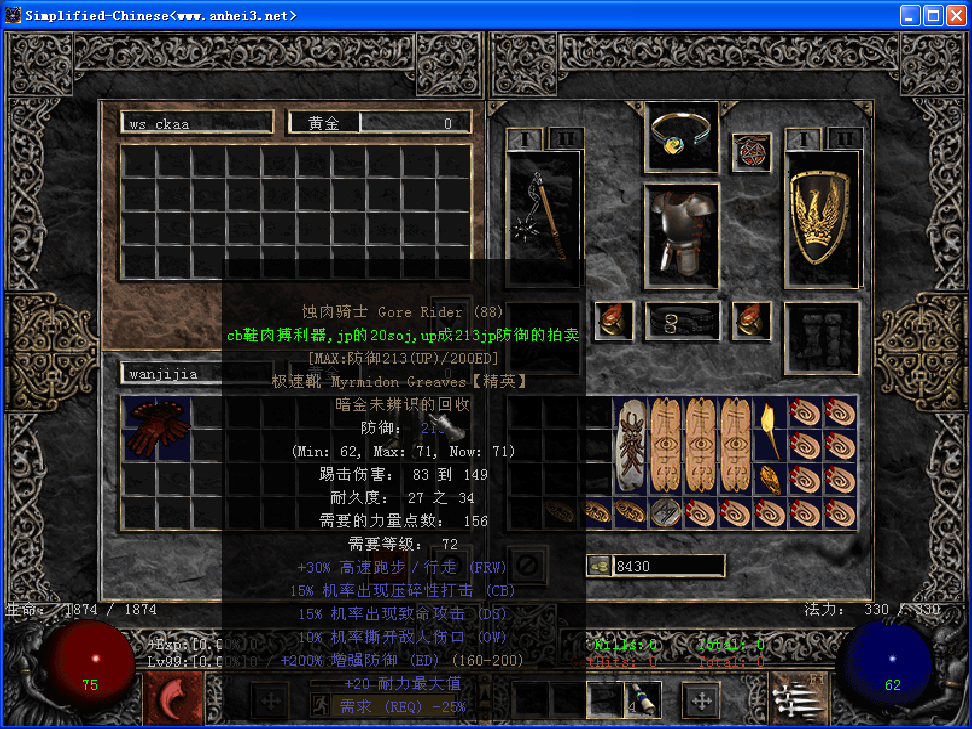The image size is (972, 729).
Task: Close the game window
Action: click(x=956, y=15)
